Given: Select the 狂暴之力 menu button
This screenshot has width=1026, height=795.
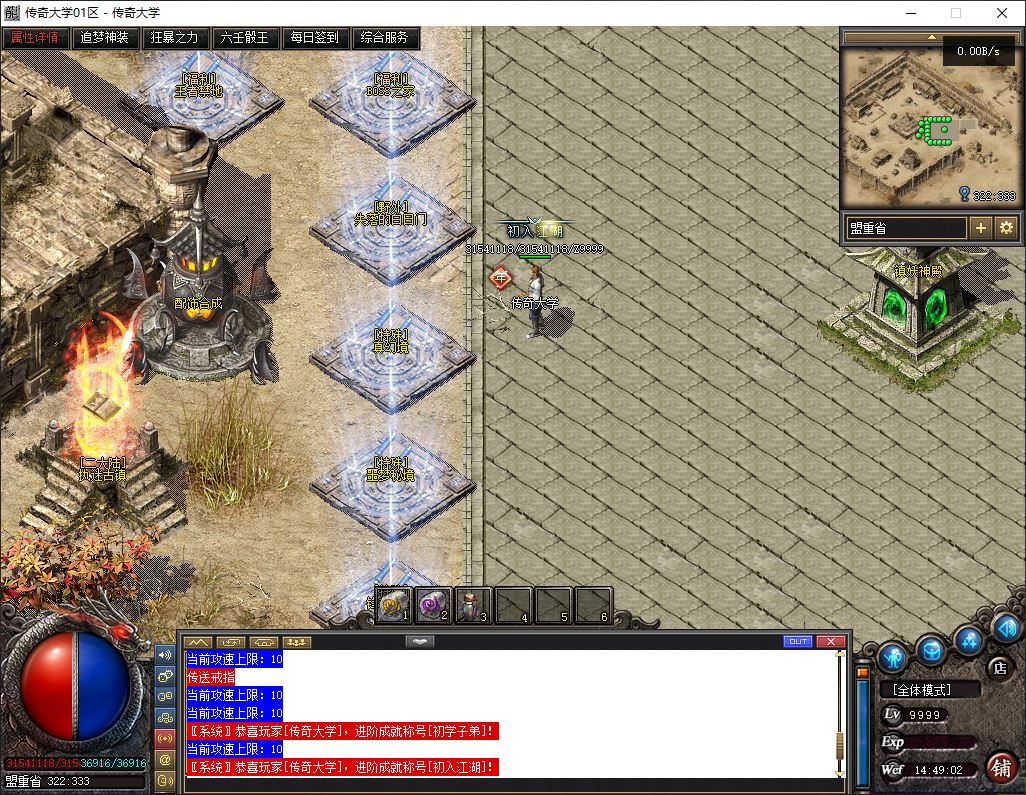Looking at the screenshot, I should click(x=175, y=39).
